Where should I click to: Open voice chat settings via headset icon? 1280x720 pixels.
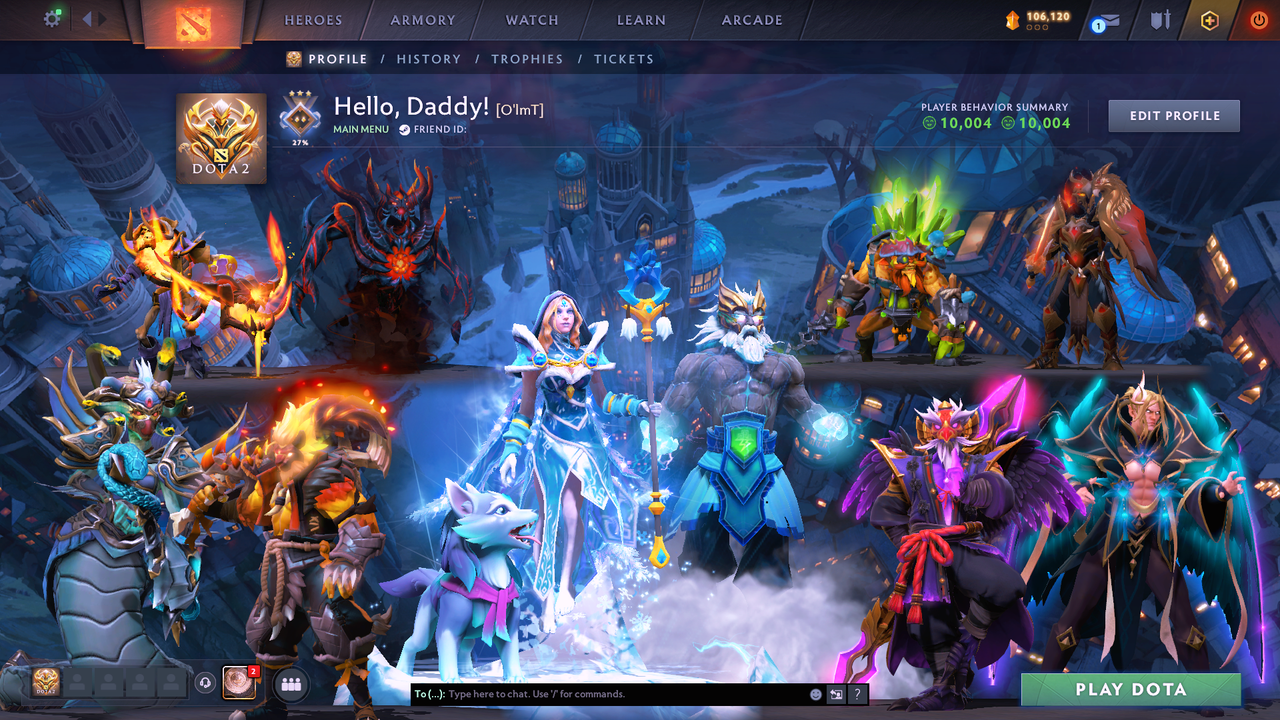pos(206,684)
